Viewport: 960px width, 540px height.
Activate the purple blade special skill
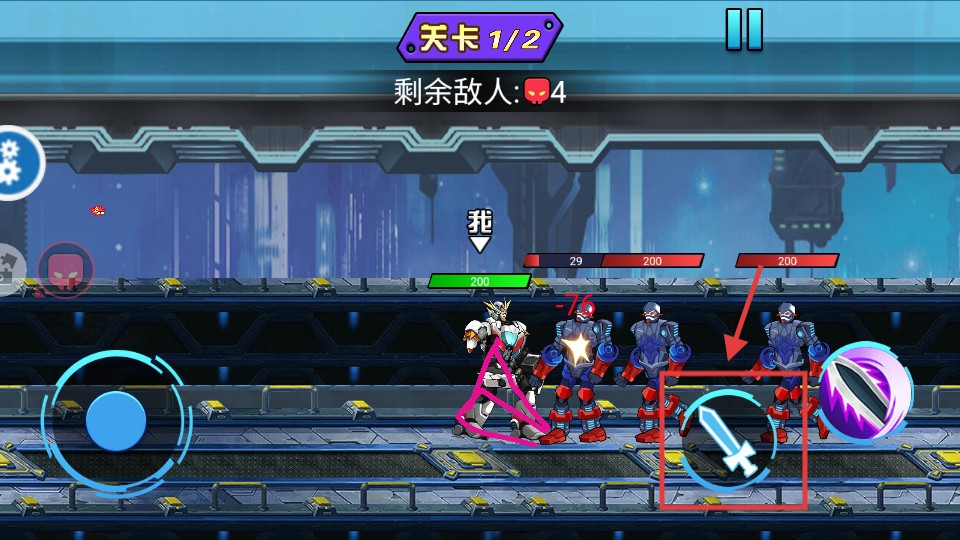pyautogui.click(x=866, y=390)
